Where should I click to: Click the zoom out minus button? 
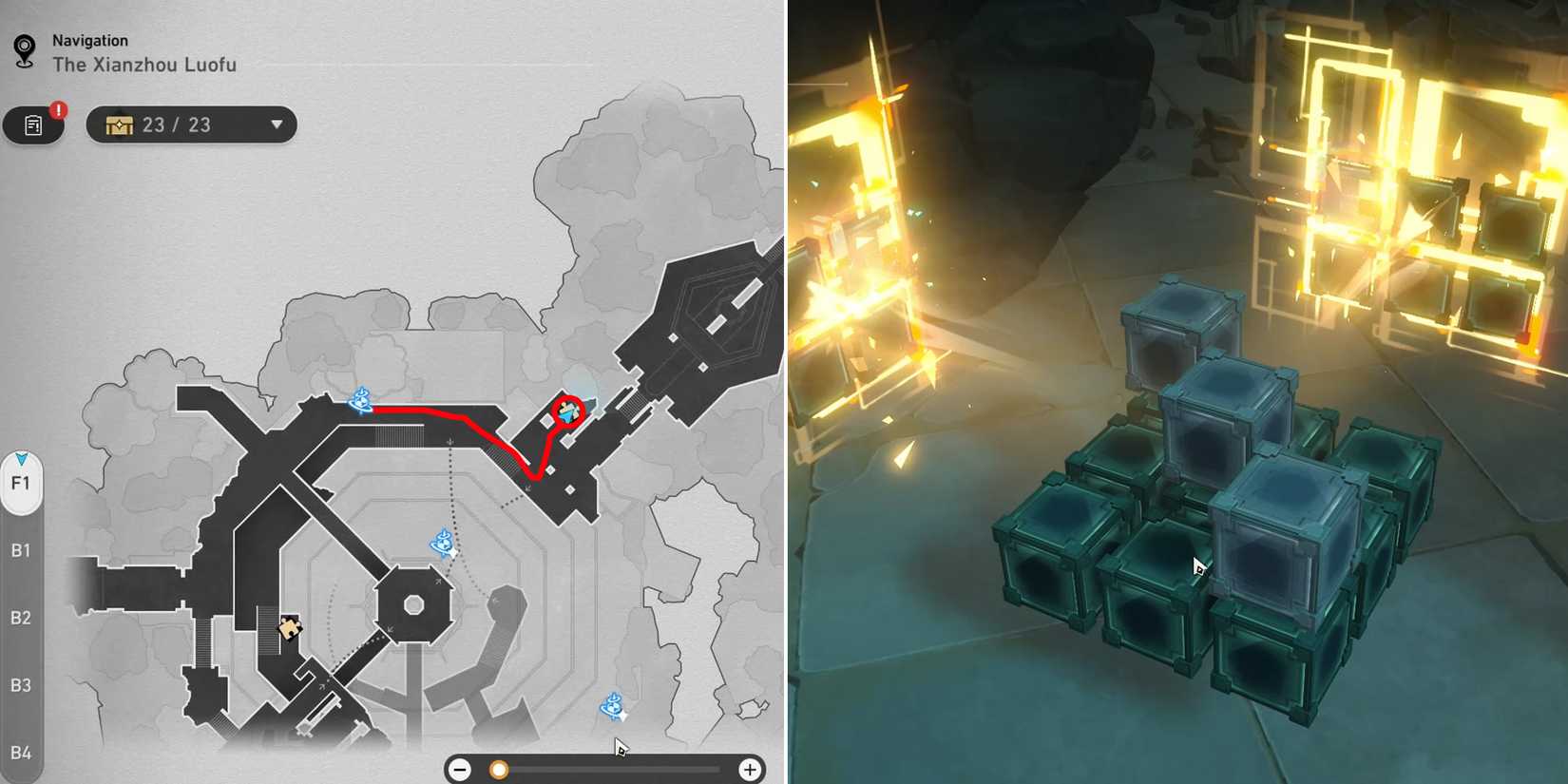pyautogui.click(x=460, y=769)
